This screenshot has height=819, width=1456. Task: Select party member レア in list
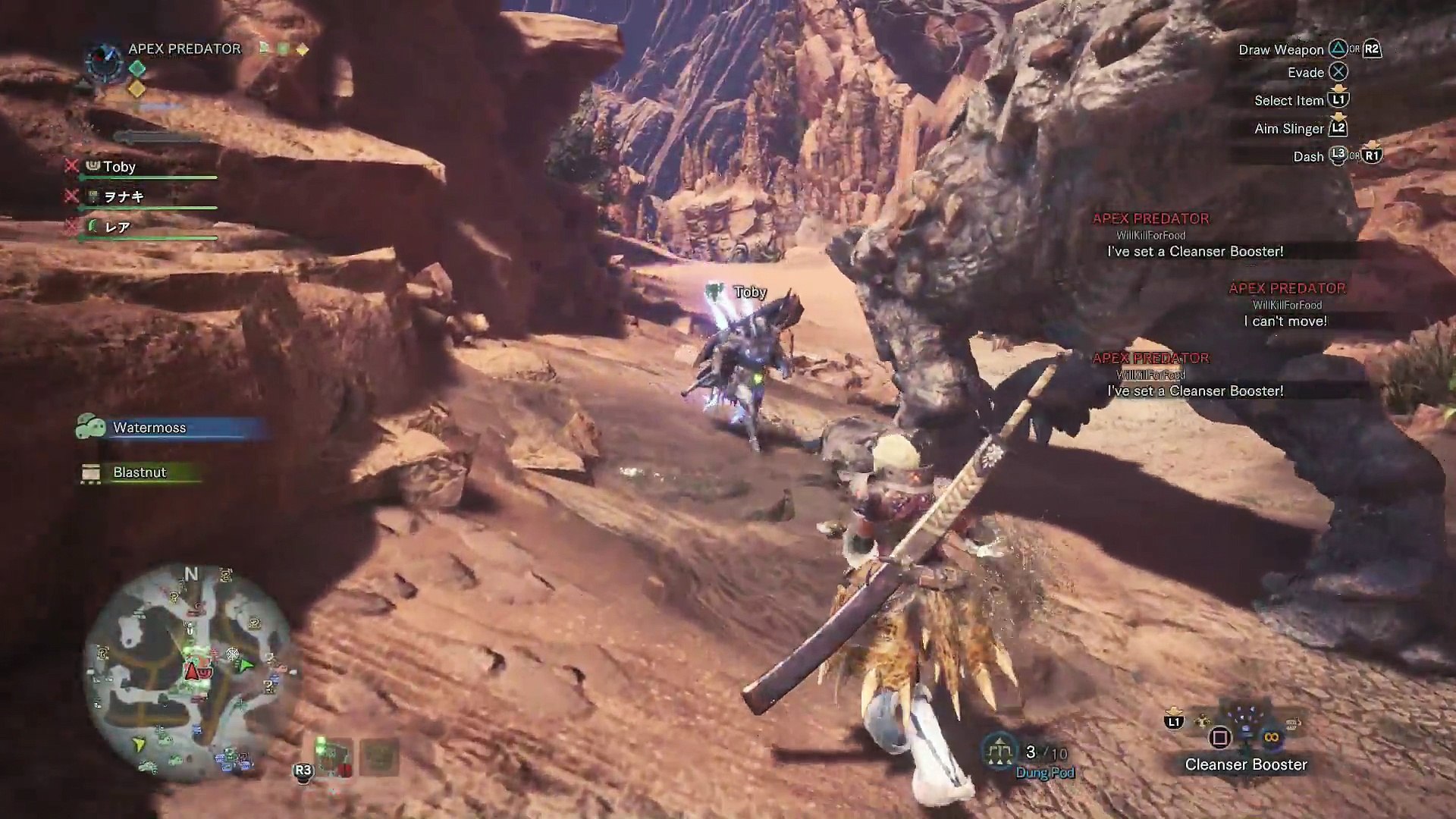(x=117, y=227)
